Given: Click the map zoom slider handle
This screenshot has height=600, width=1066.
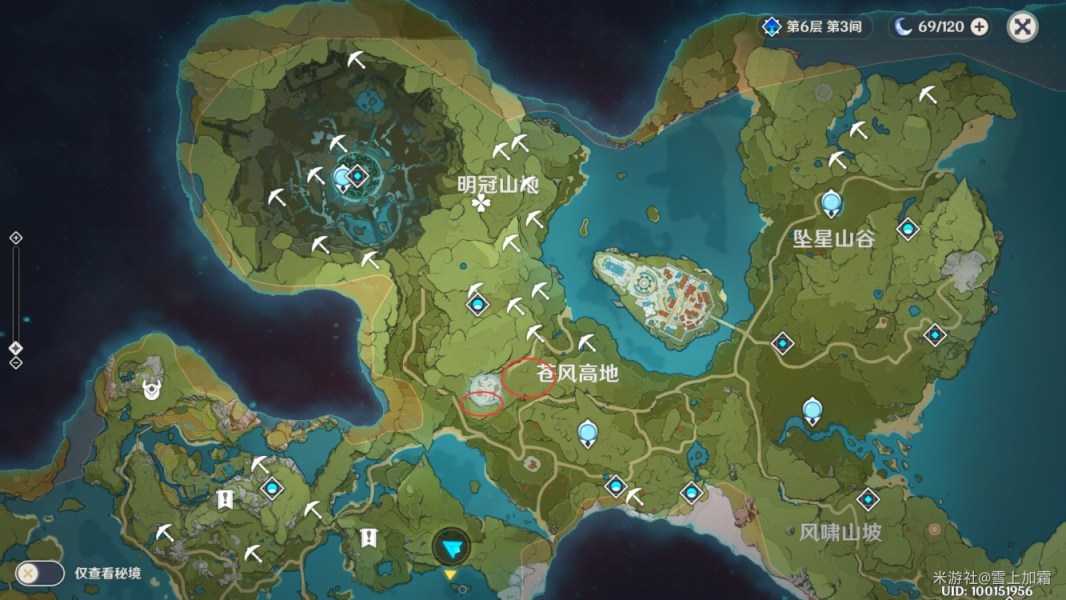Looking at the screenshot, I should point(16,347).
